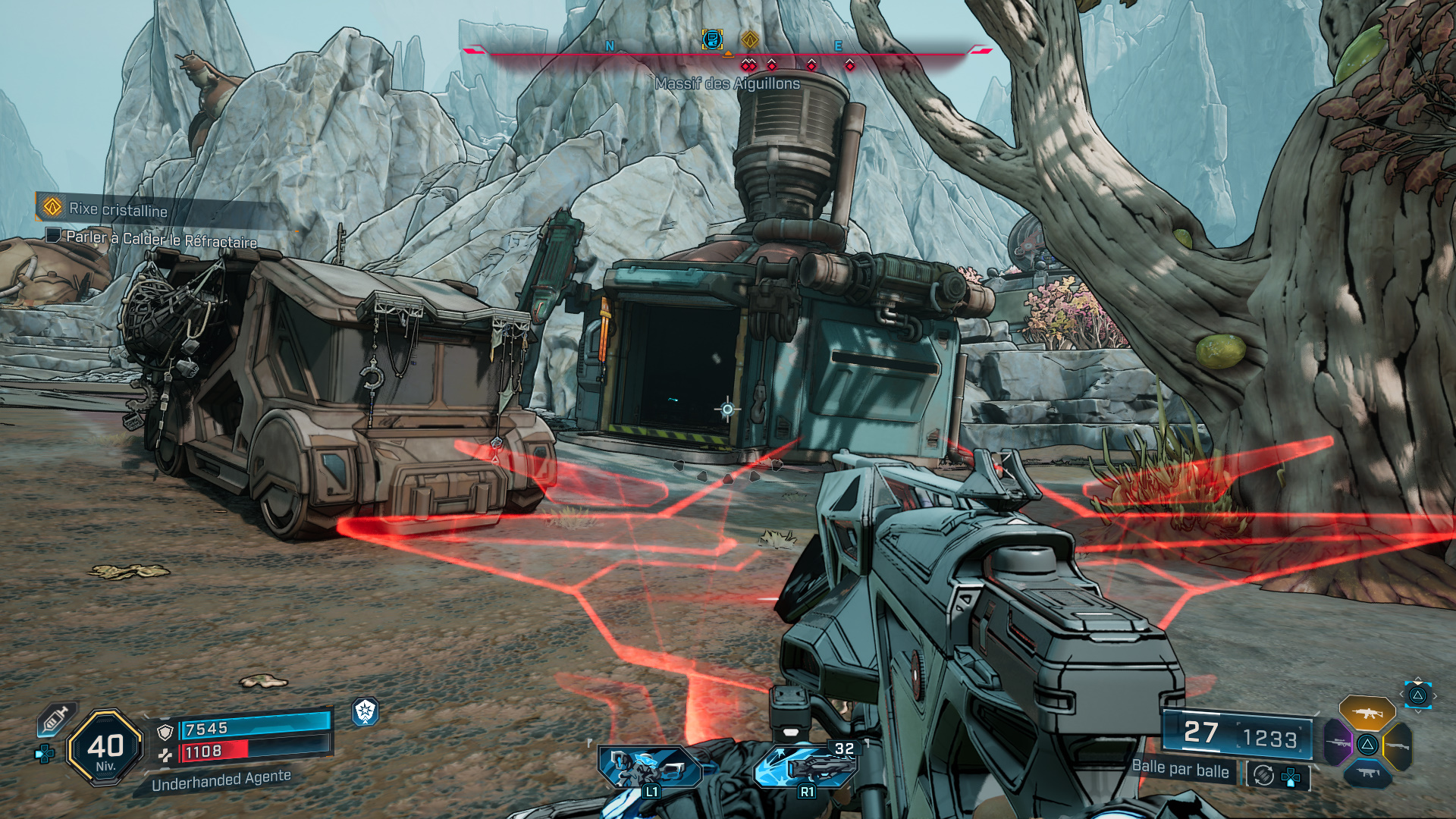Click the Underhanded Agente title text
Screen dimensions: 1456x819
point(220,782)
